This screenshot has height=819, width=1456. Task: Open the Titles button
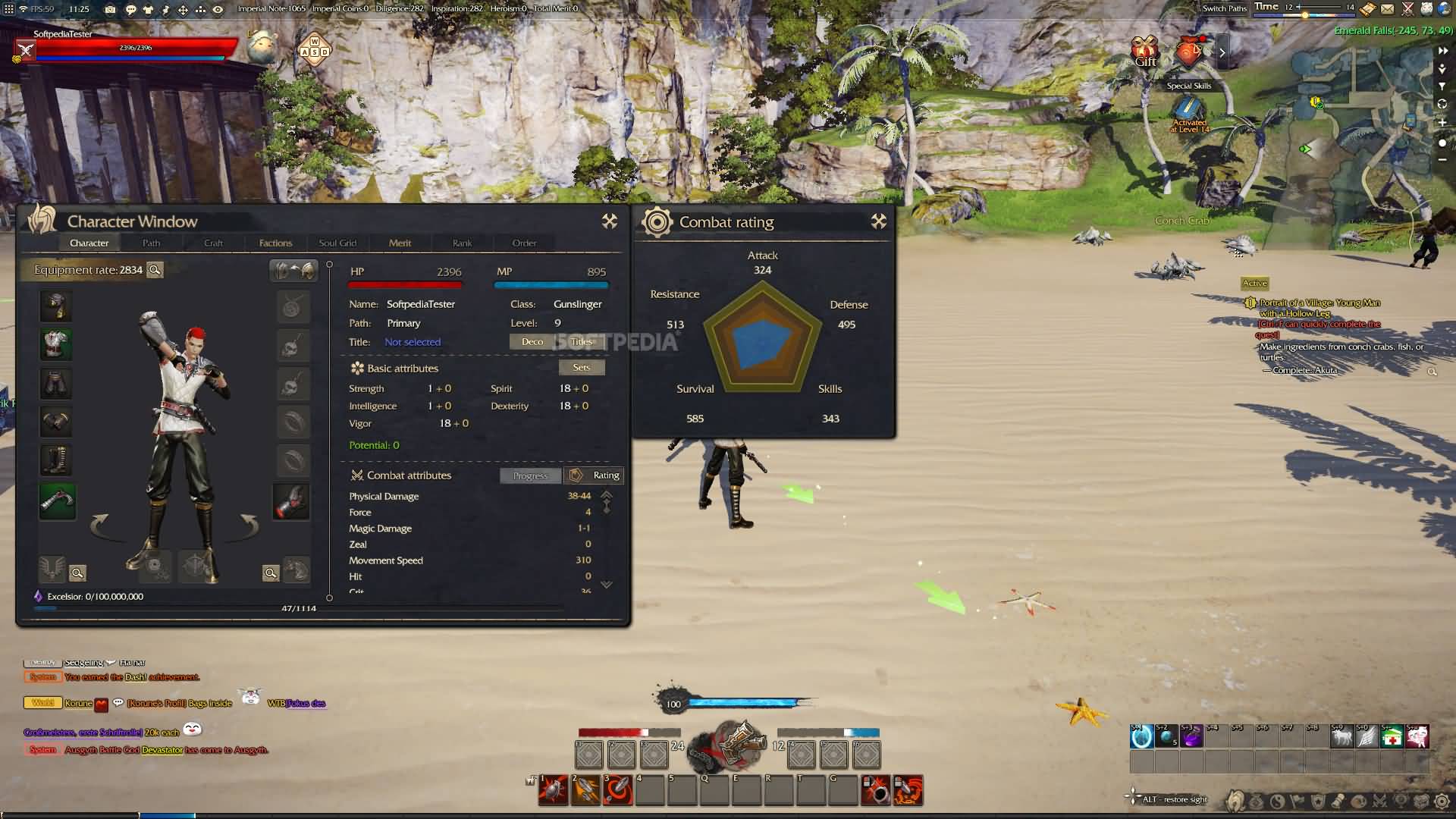click(x=582, y=342)
